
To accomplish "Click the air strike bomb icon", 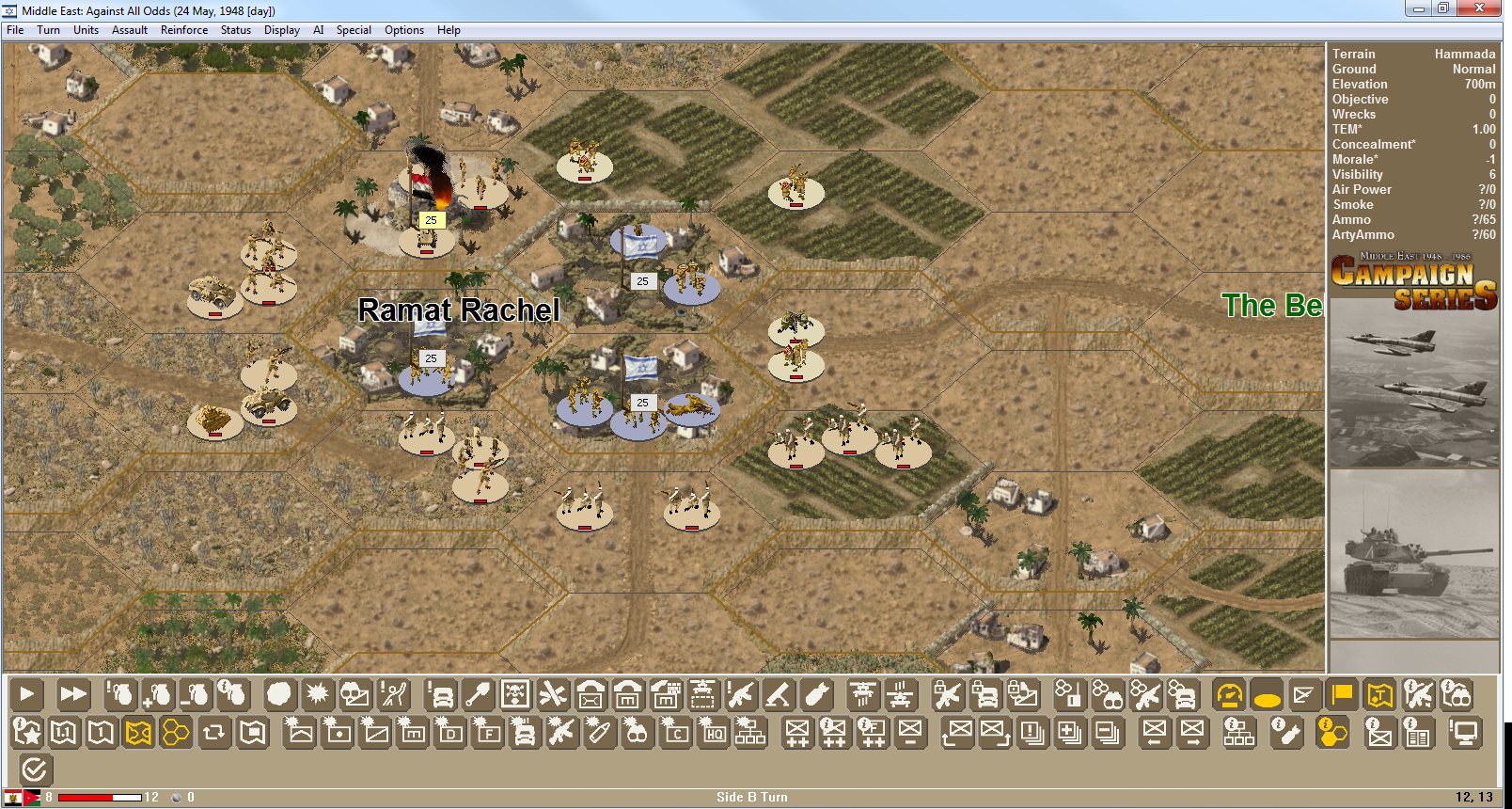I will (818, 694).
